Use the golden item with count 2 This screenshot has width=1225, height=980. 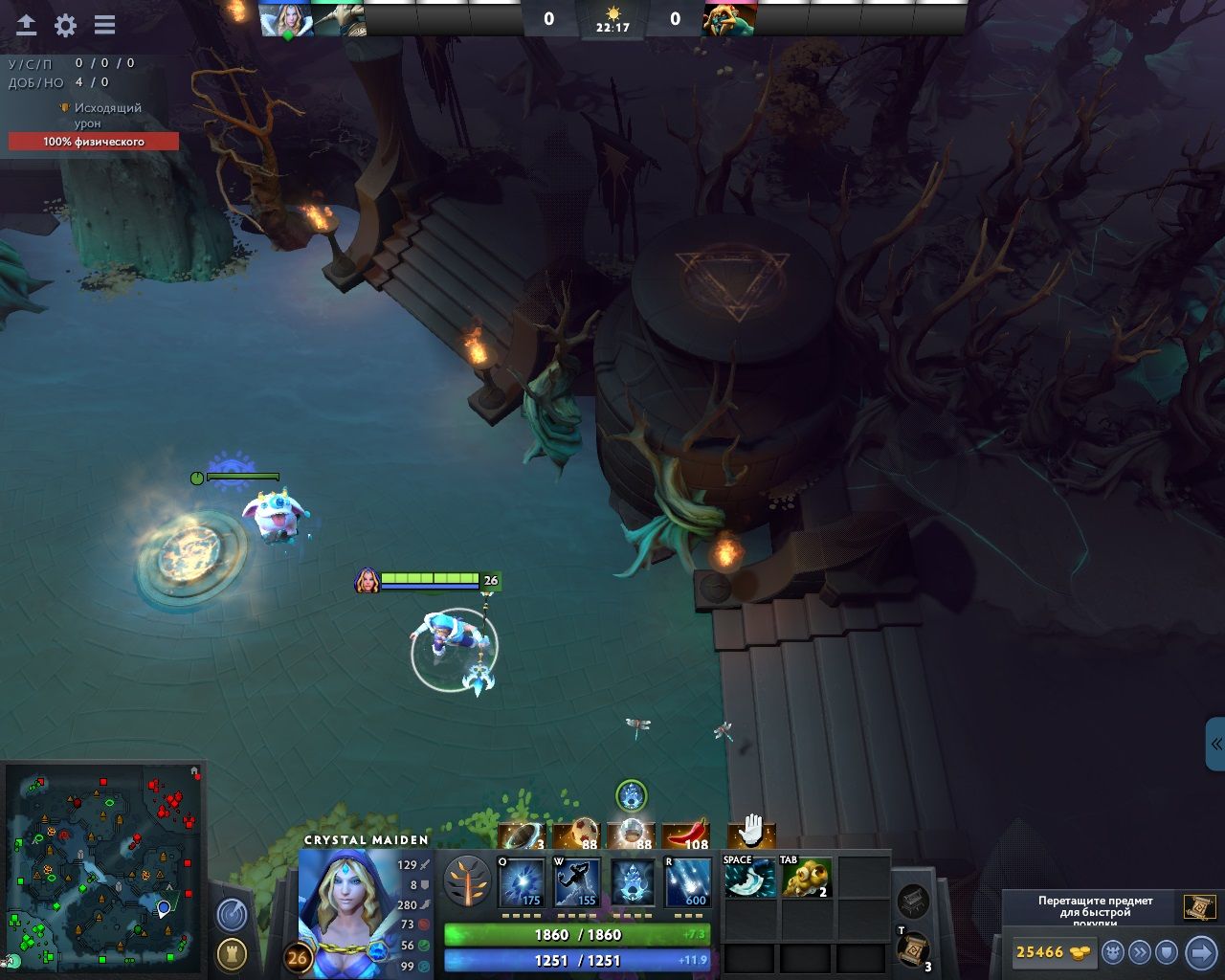[x=806, y=878]
